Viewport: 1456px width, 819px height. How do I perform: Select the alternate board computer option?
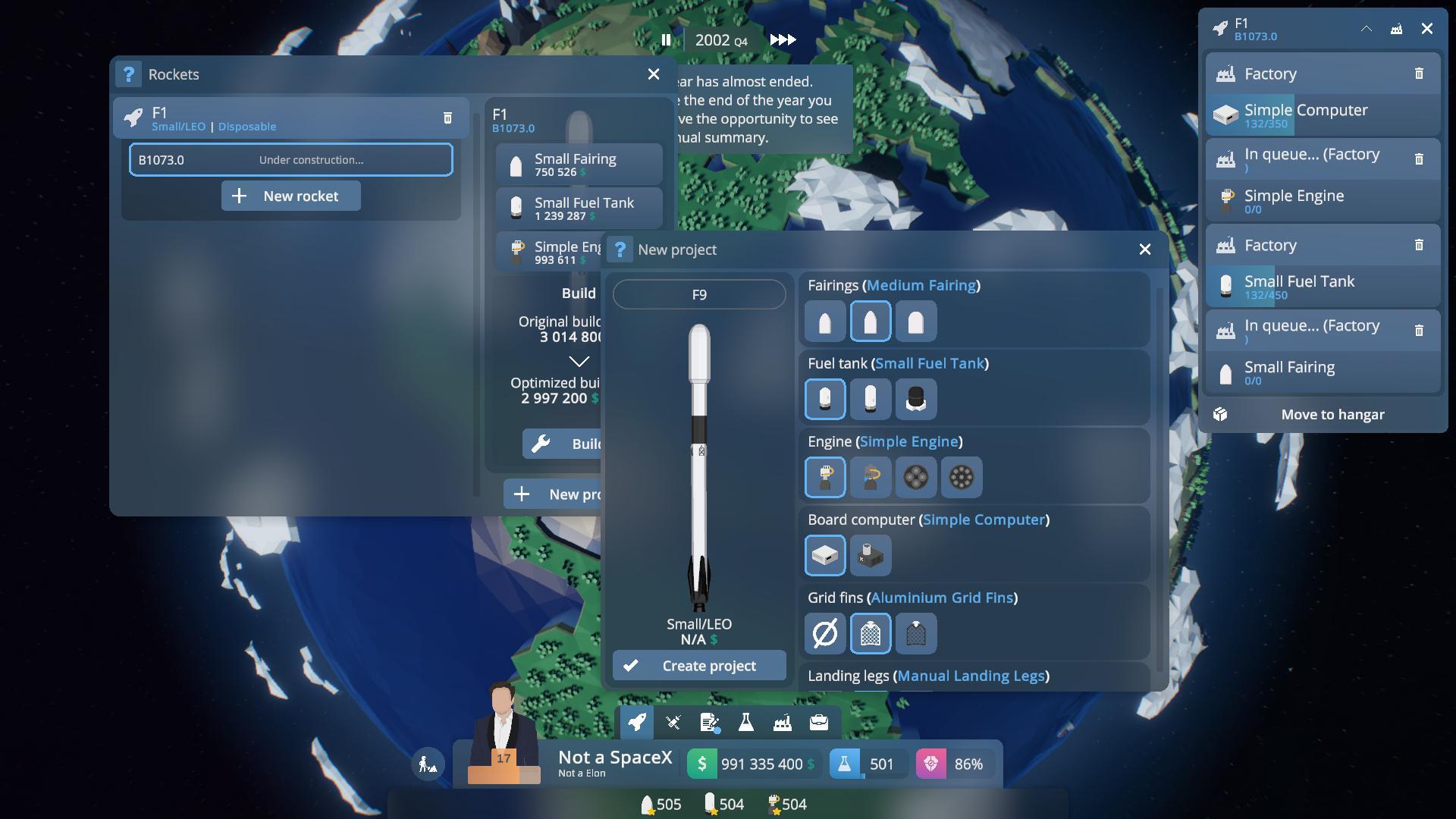point(871,555)
